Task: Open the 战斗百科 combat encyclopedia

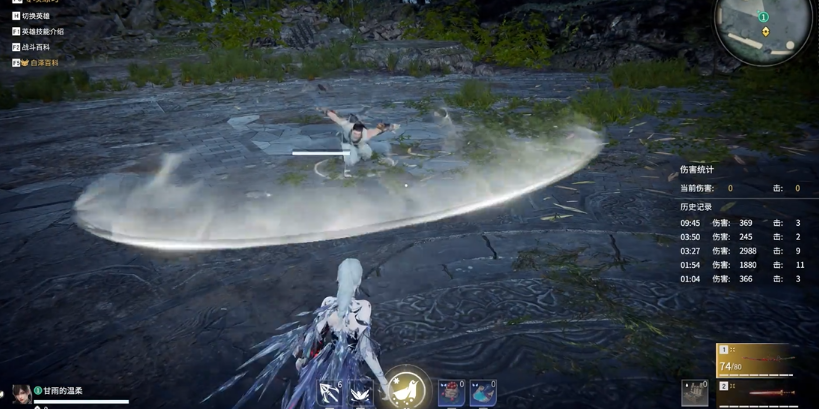Action: (x=35, y=47)
